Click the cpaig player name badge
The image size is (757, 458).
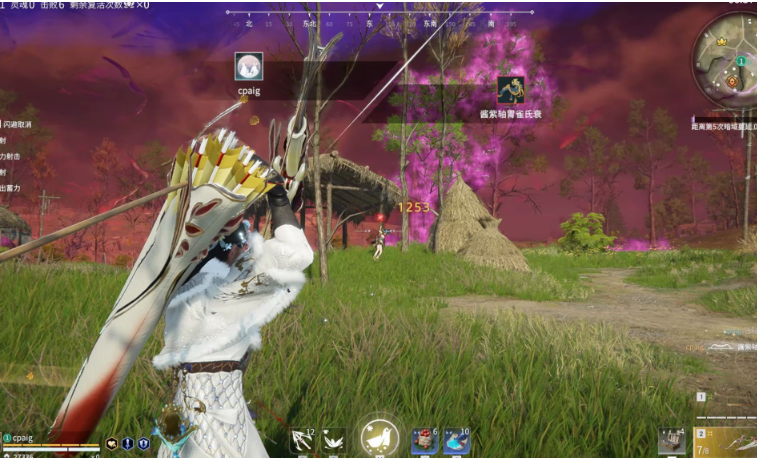tap(22, 437)
